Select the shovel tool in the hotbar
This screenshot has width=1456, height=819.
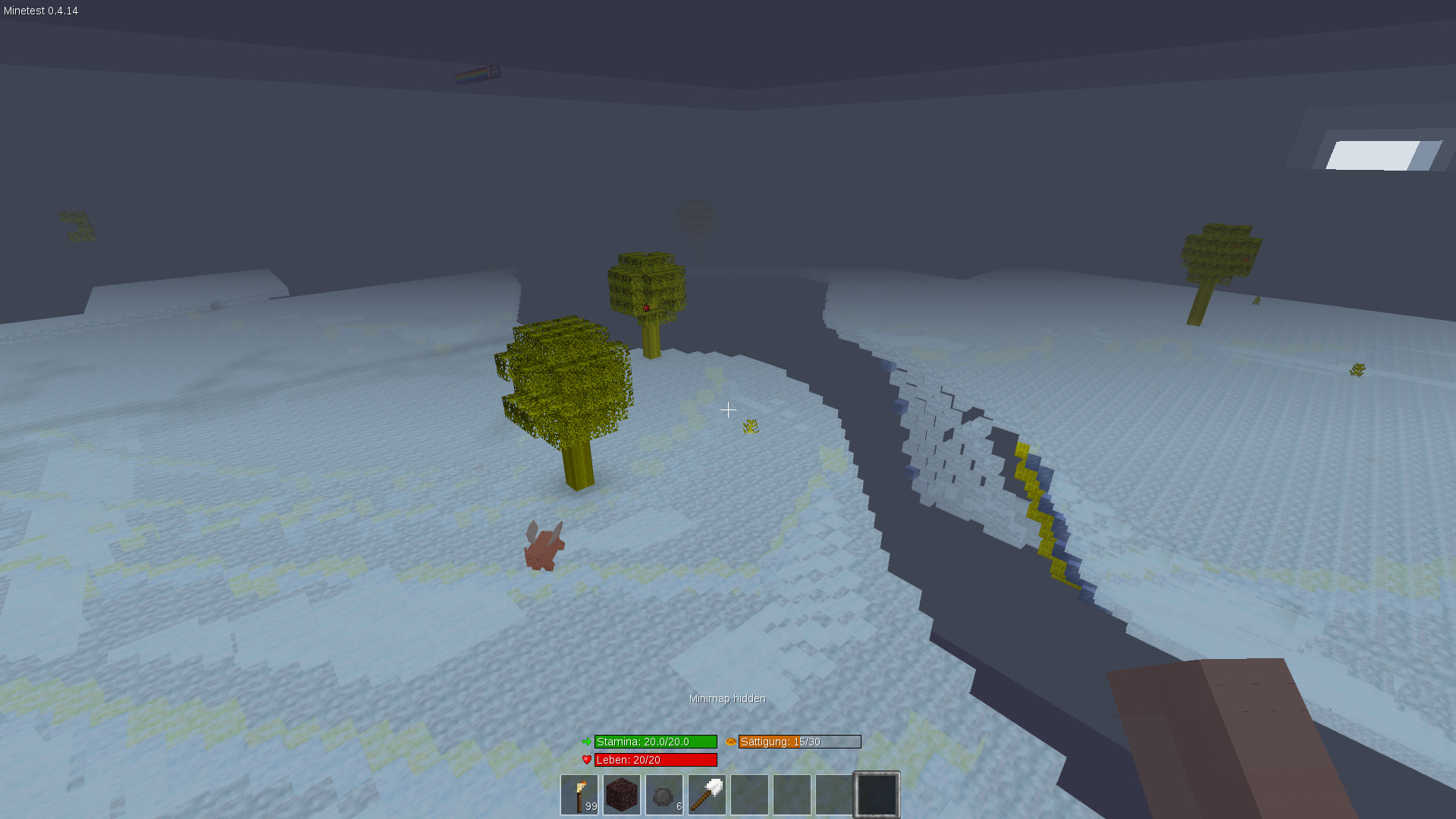click(706, 794)
